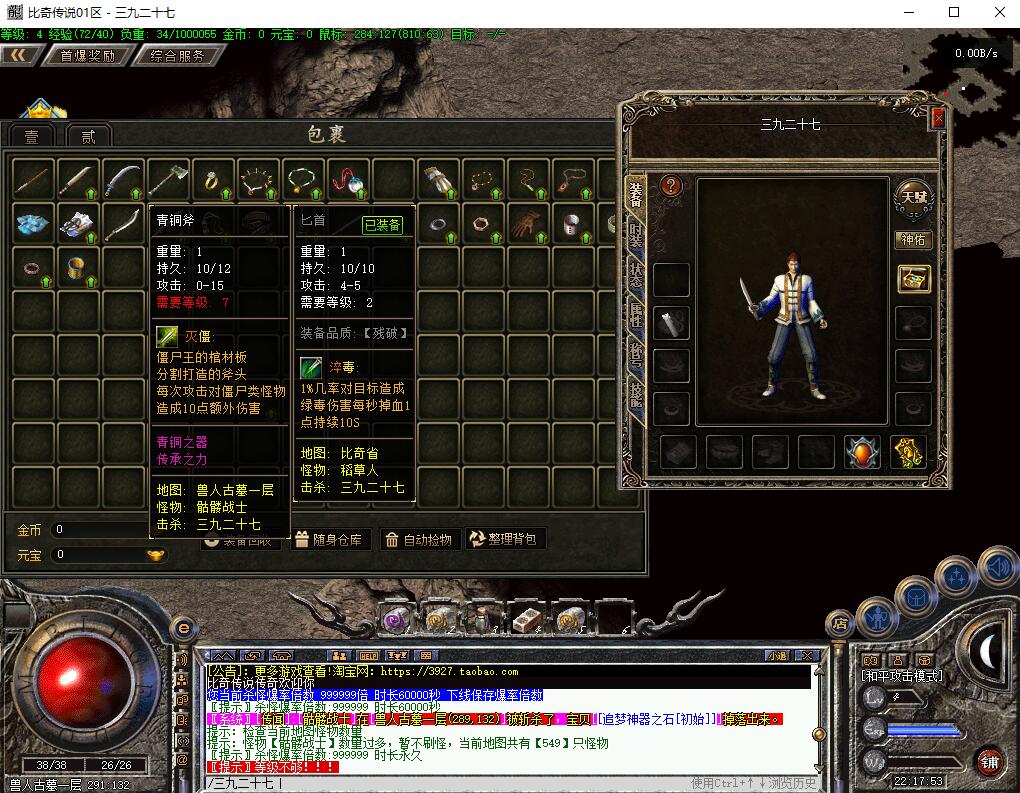Viewport: 1020px width, 793px height.
Task: Select the gold ring item slot
Action: click(x=213, y=181)
